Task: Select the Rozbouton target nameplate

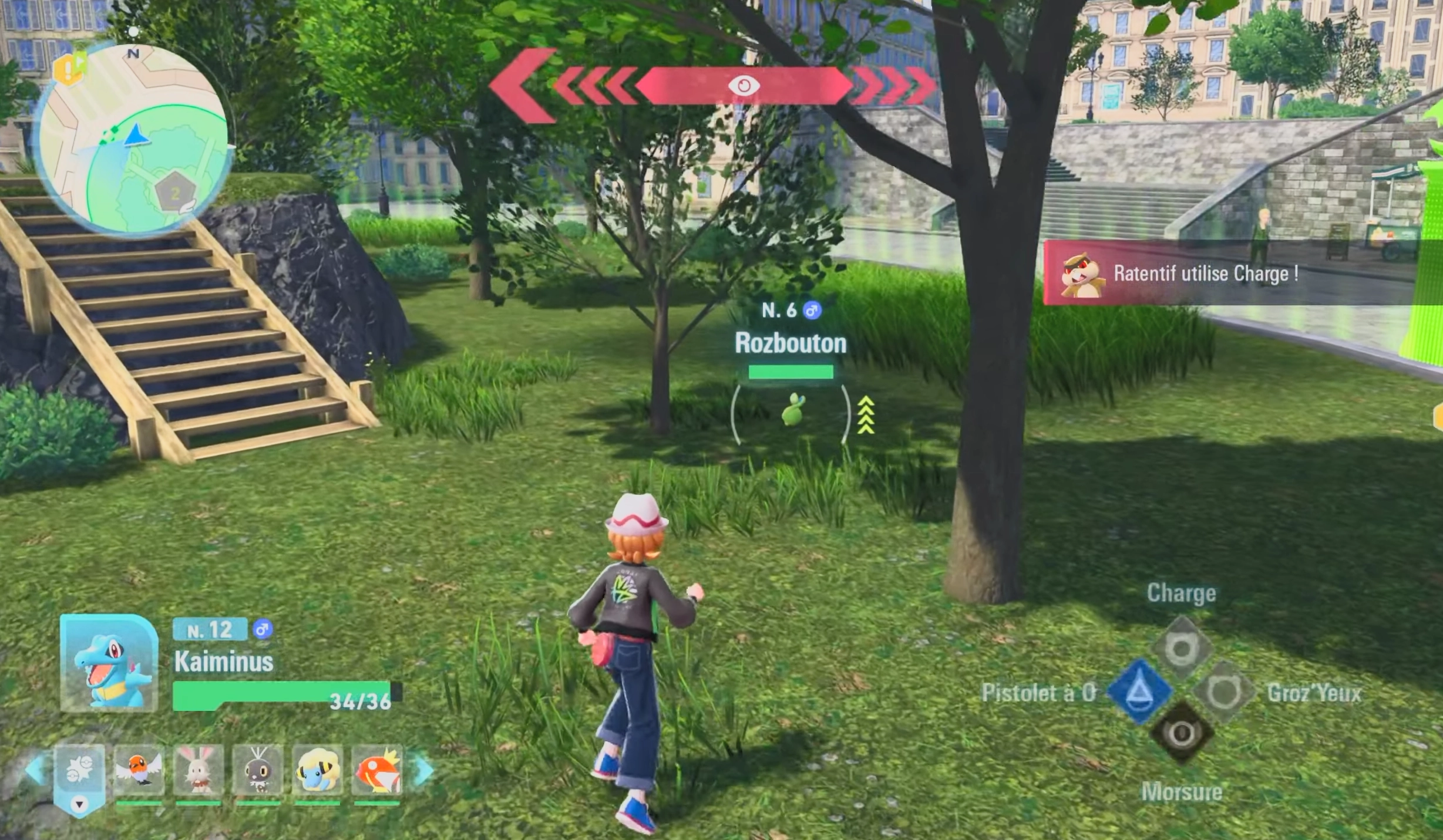Action: click(790, 343)
